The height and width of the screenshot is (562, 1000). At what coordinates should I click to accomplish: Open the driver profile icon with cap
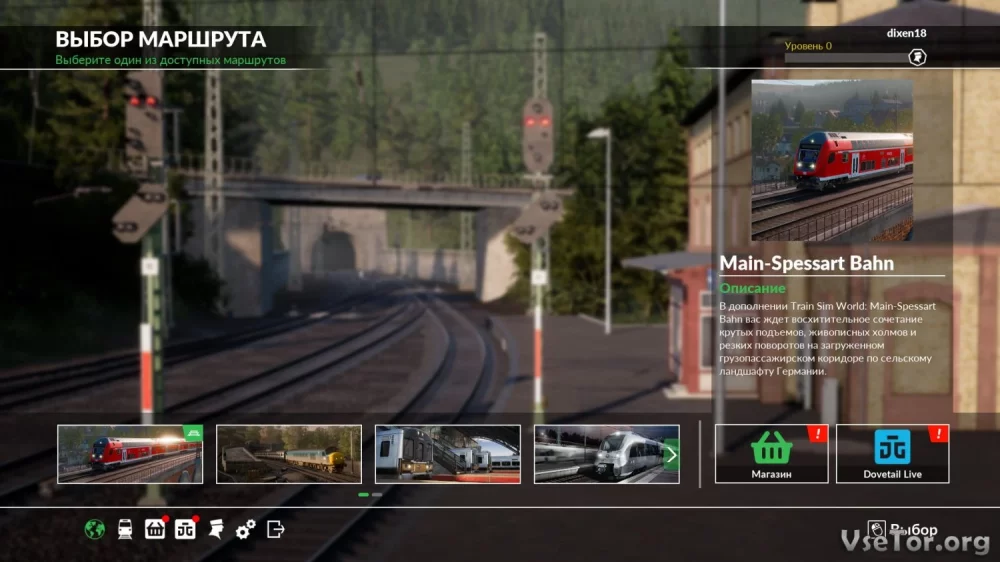[x=215, y=529]
